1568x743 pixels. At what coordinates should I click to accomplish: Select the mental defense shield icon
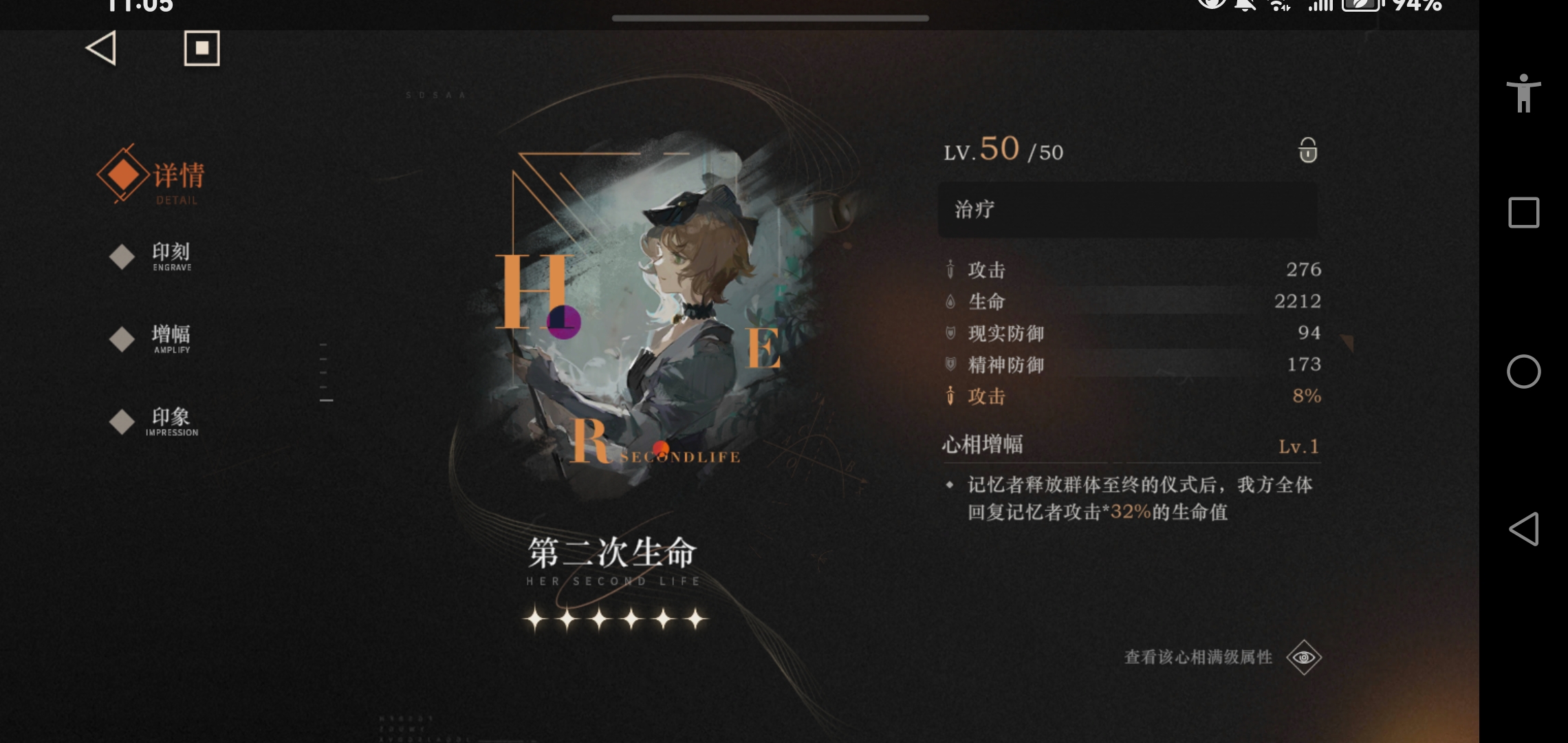pos(951,365)
